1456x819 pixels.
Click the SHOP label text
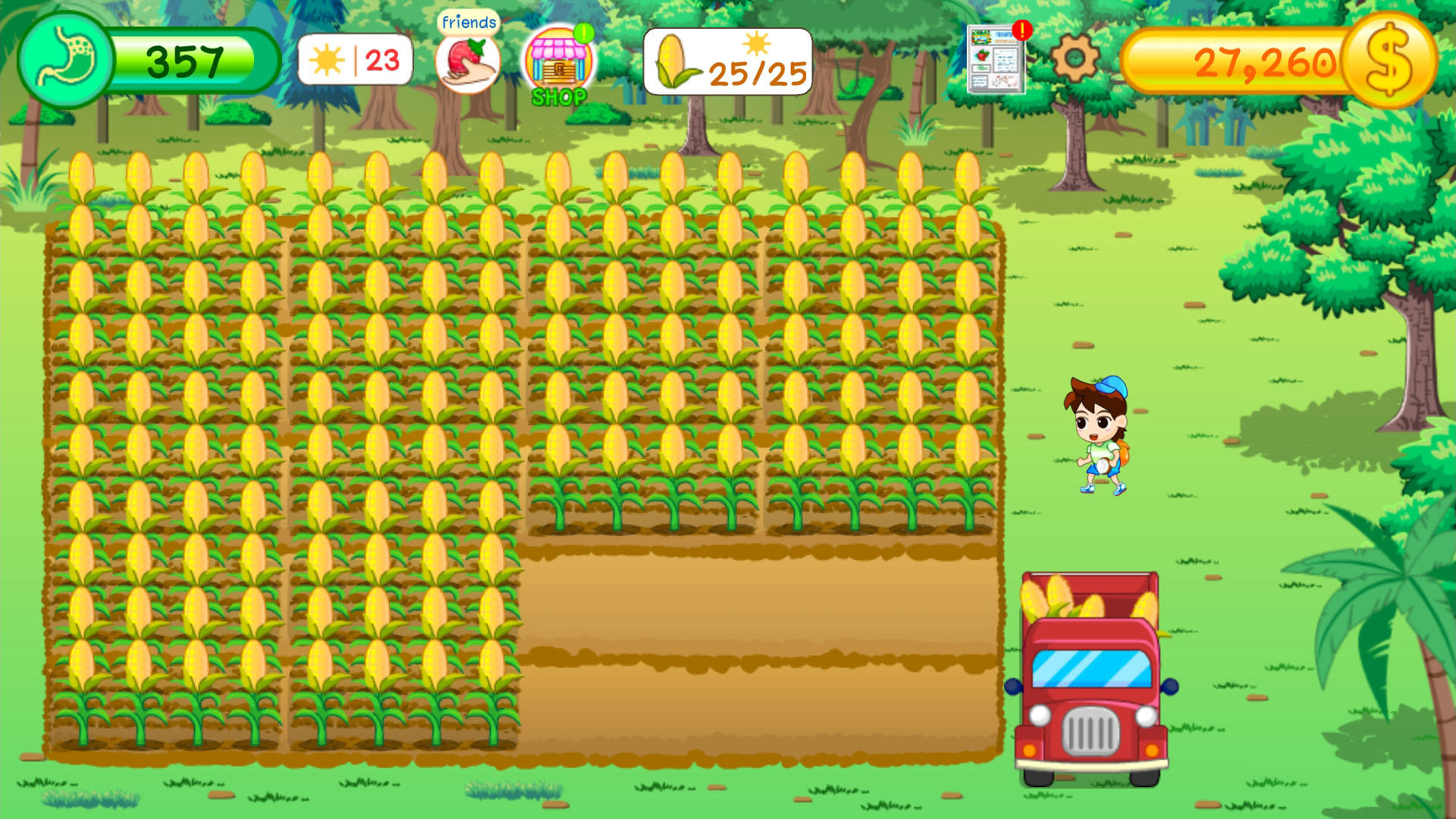[559, 96]
